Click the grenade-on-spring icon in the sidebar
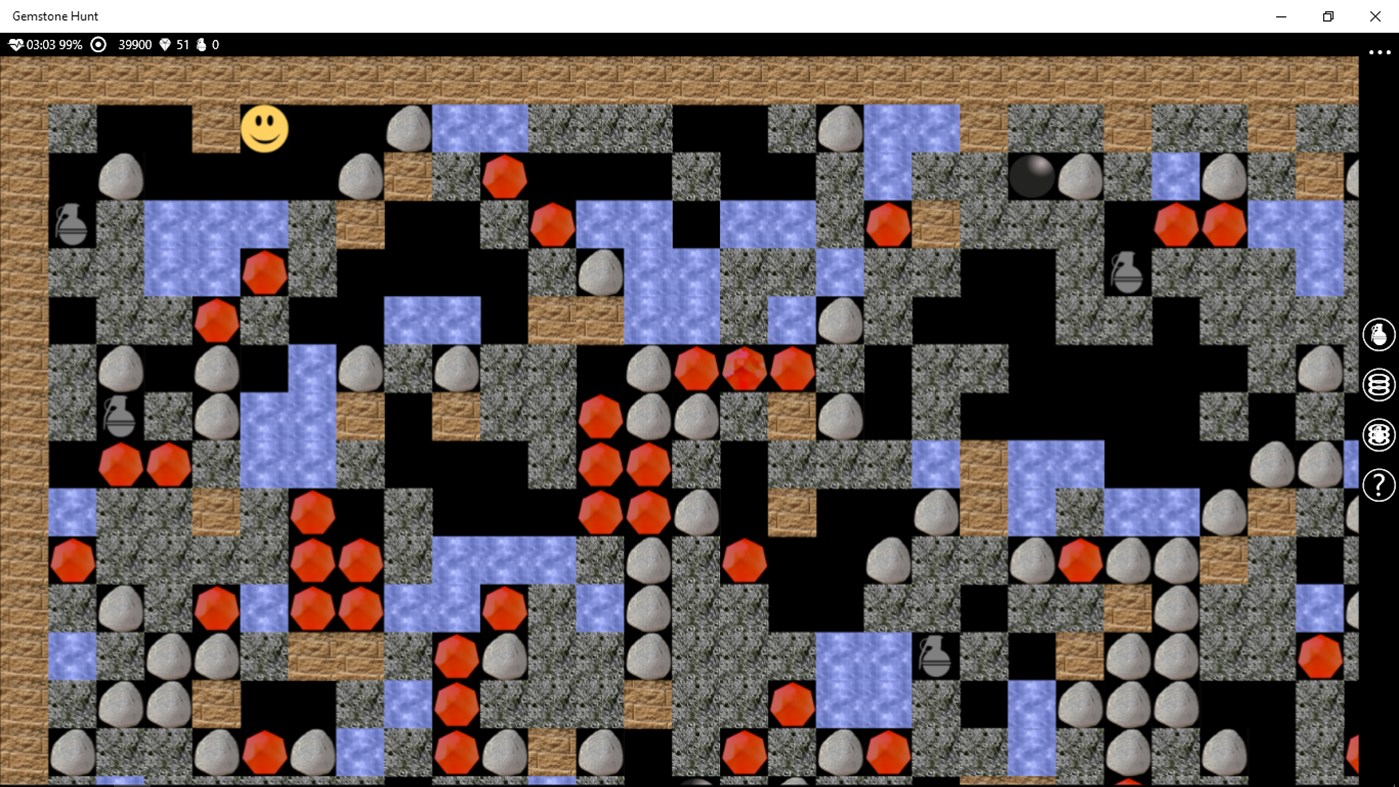 point(1378,434)
